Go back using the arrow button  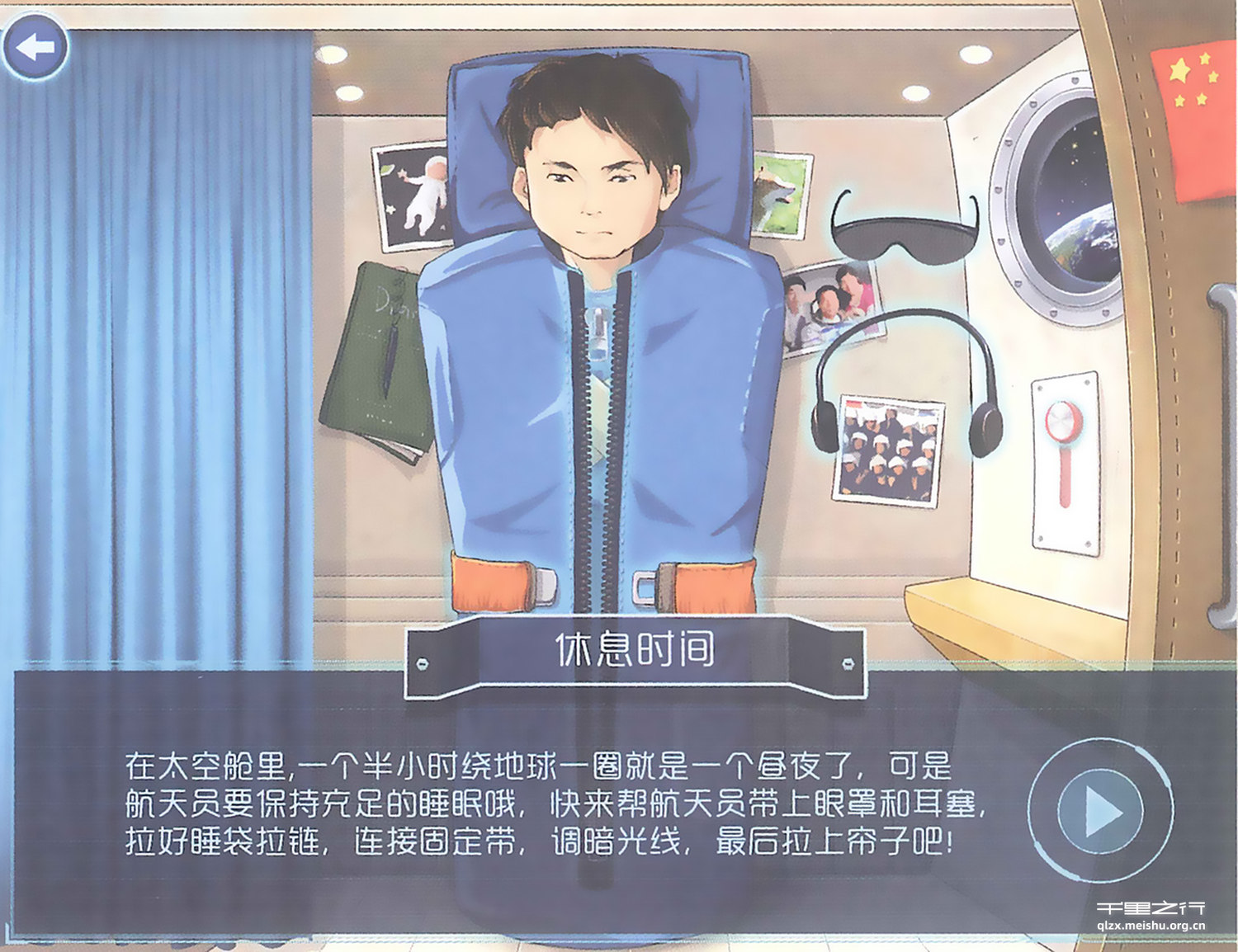coord(35,47)
